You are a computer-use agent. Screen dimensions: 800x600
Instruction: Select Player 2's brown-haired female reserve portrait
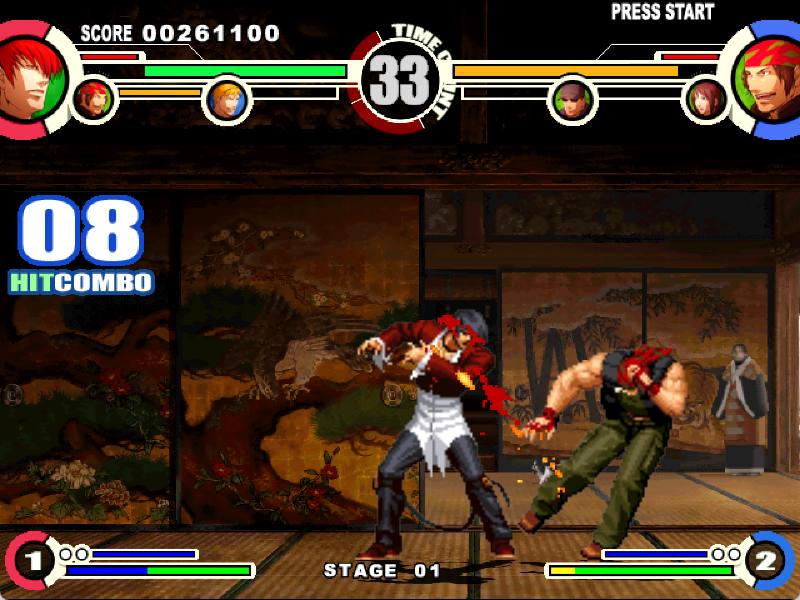click(x=706, y=99)
